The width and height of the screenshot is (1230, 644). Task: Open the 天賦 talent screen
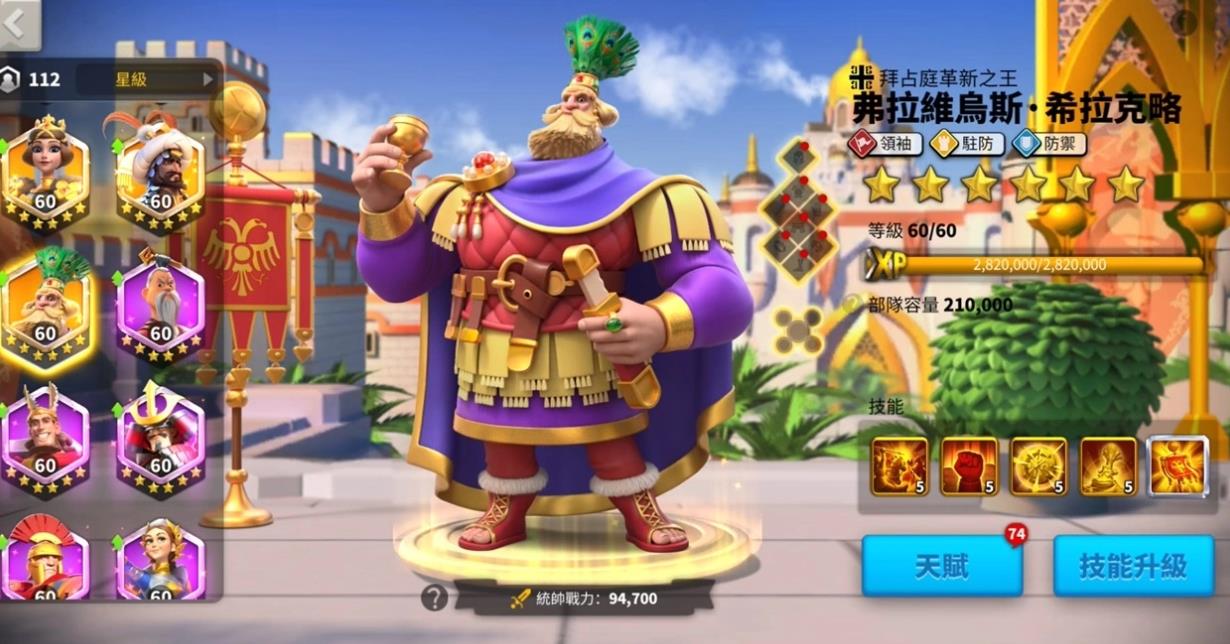(941, 566)
